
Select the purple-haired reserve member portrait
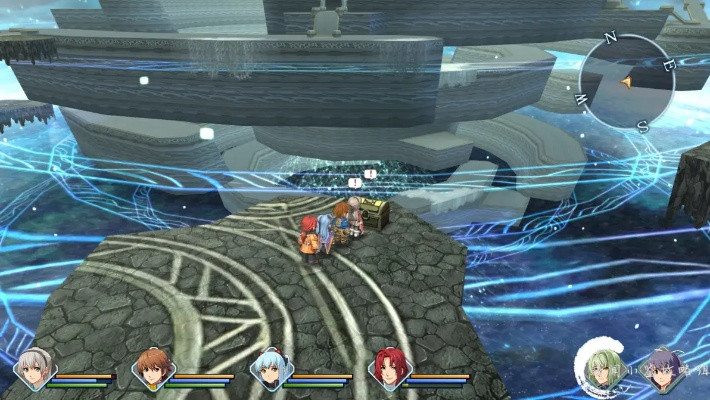662,369
